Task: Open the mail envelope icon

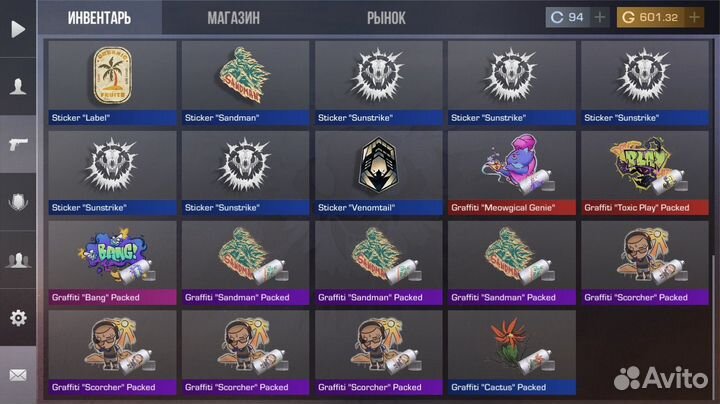Action: tap(17, 375)
